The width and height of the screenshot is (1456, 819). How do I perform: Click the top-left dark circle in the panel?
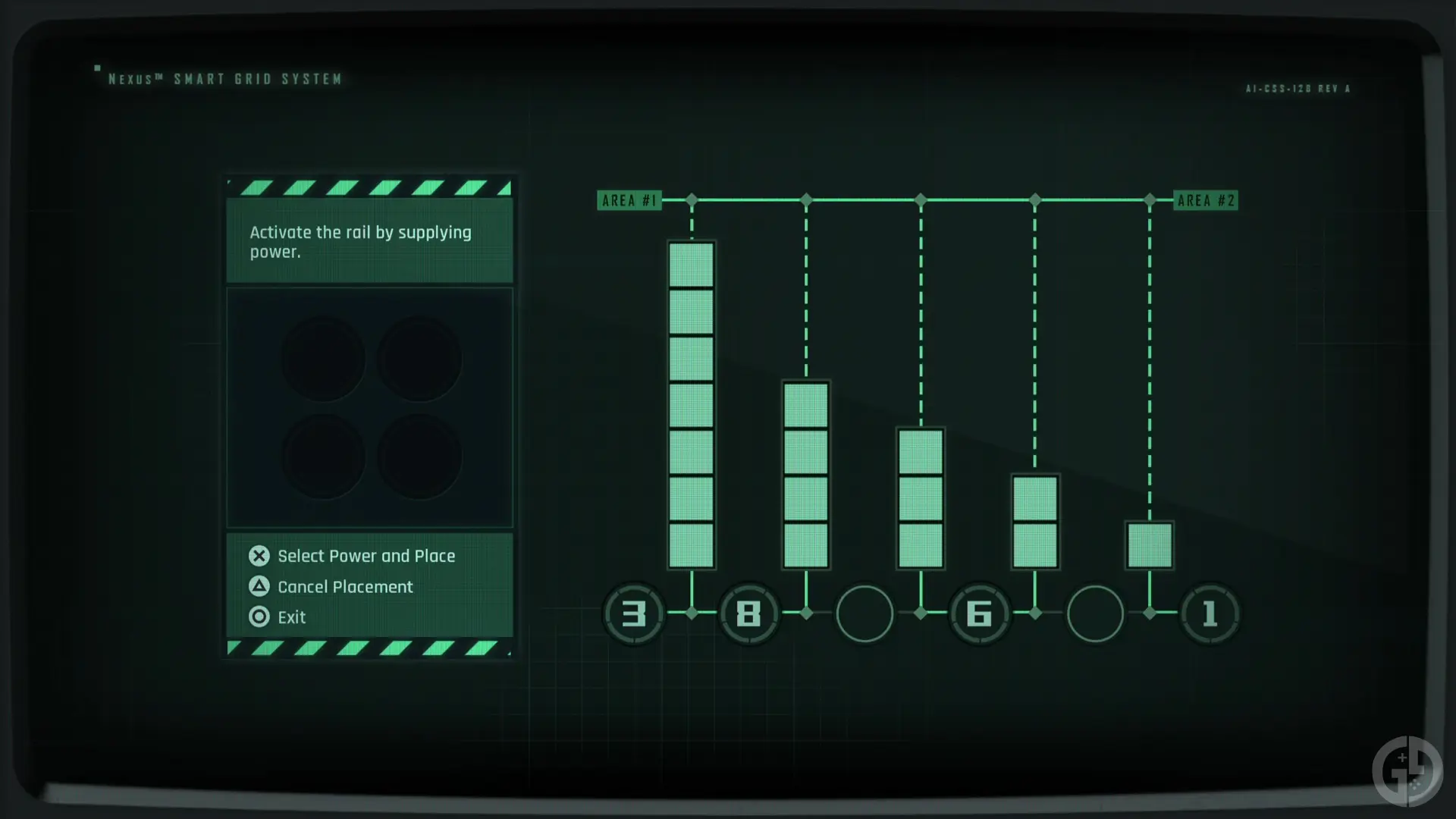[324, 356]
